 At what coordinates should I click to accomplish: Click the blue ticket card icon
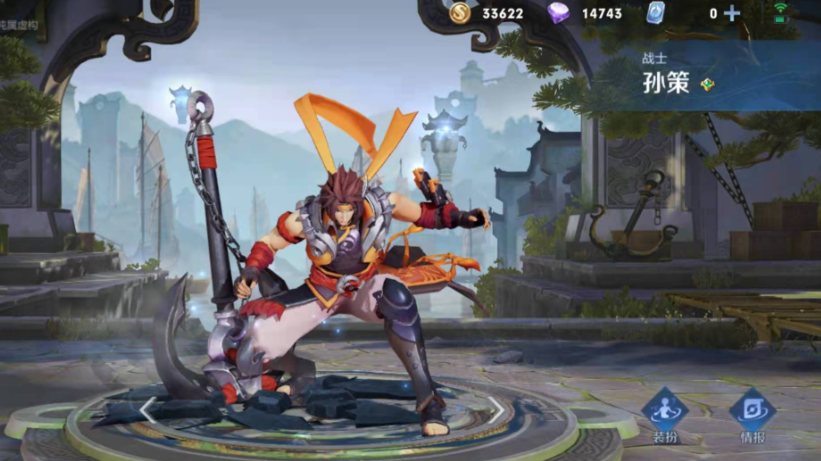pos(655,13)
